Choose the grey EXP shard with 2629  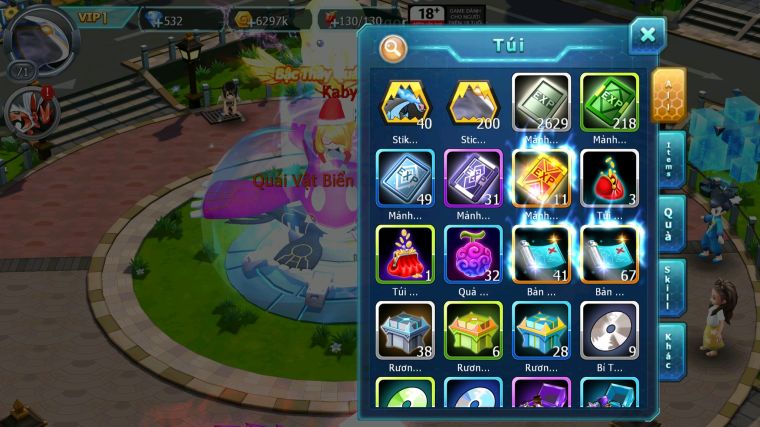pos(541,103)
